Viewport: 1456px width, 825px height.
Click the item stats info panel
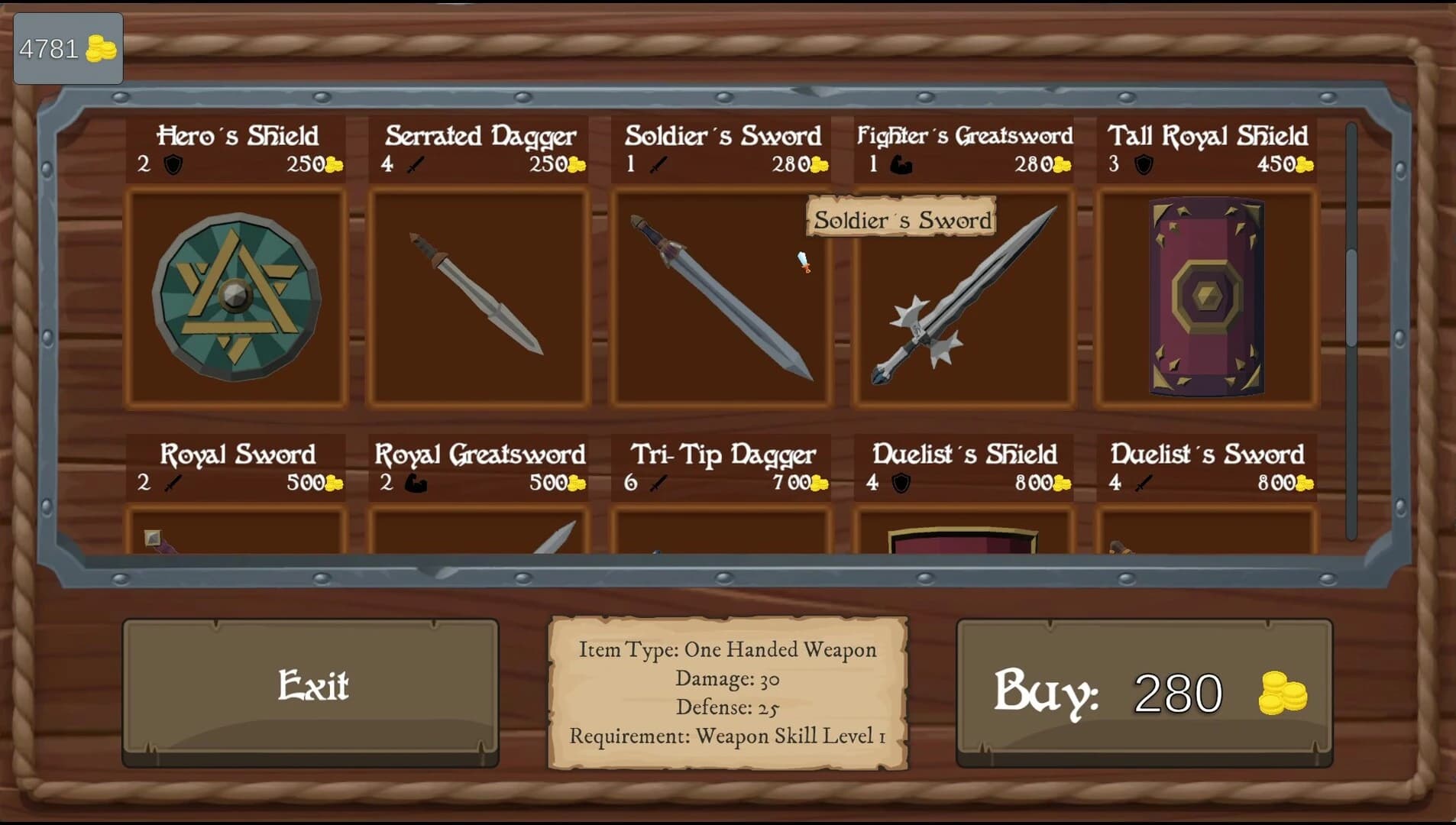pos(726,691)
